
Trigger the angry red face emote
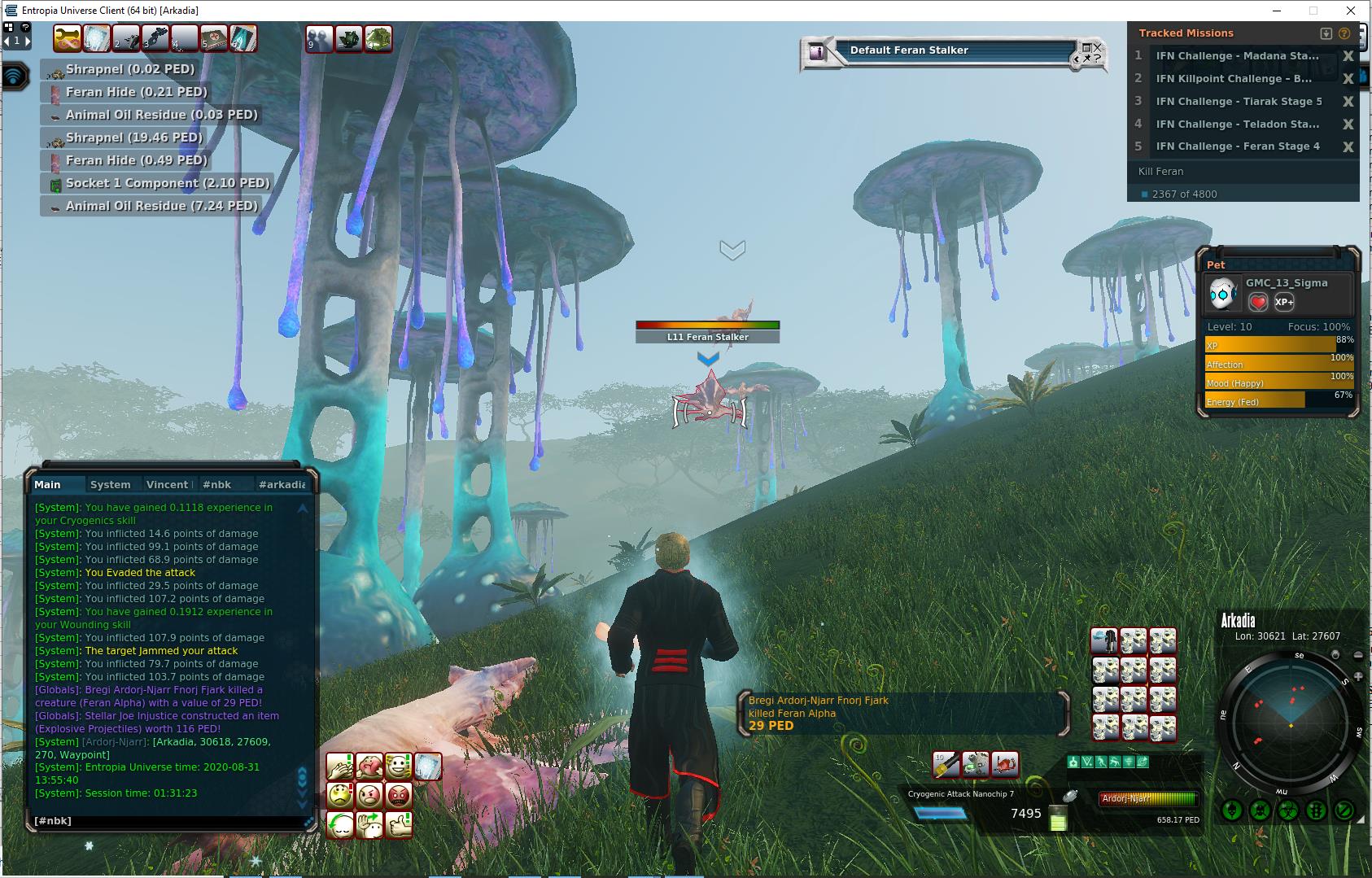pyautogui.click(x=399, y=795)
